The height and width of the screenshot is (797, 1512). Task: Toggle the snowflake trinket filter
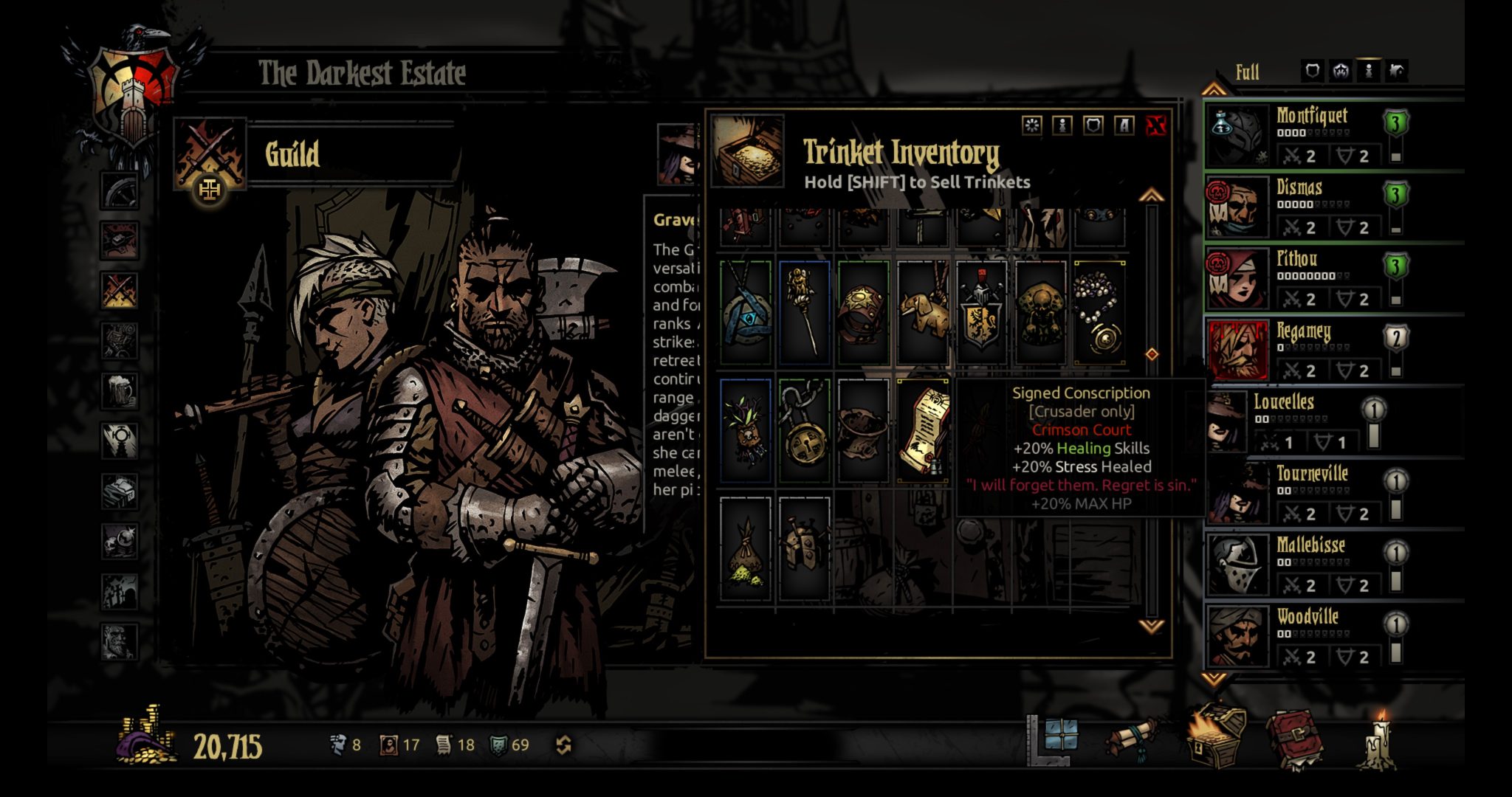(x=1032, y=125)
